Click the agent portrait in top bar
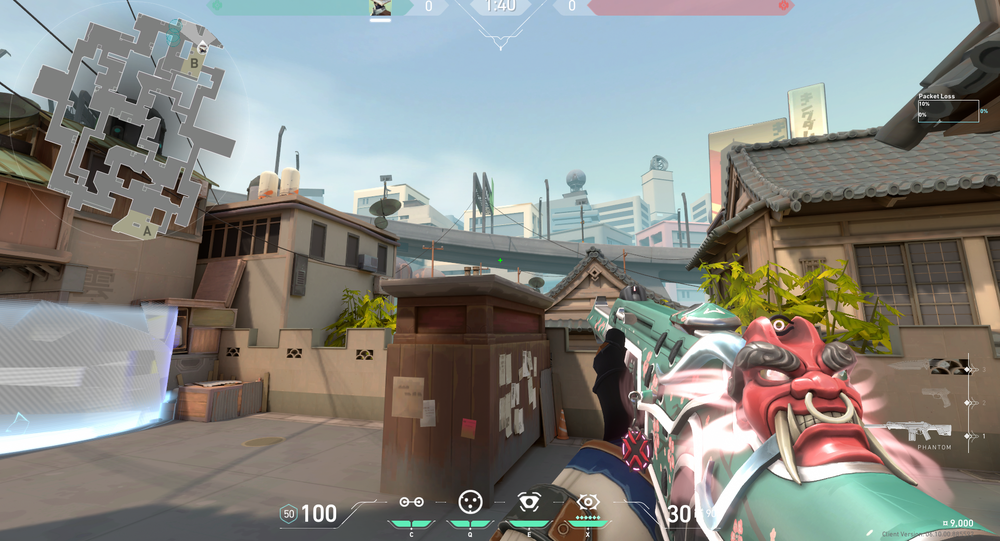The width and height of the screenshot is (1000, 541). [380, 8]
